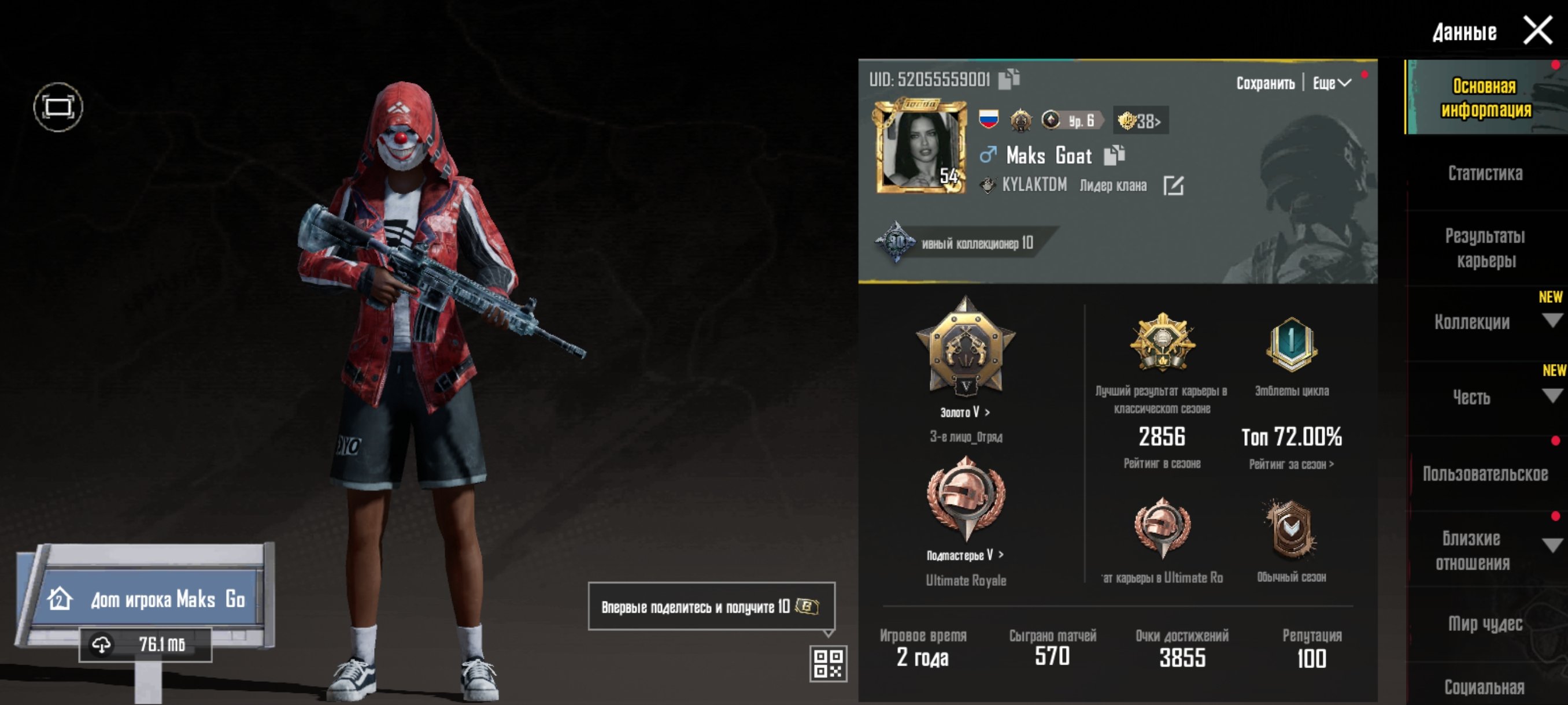Switch to the Мир чудес tab

click(1485, 624)
